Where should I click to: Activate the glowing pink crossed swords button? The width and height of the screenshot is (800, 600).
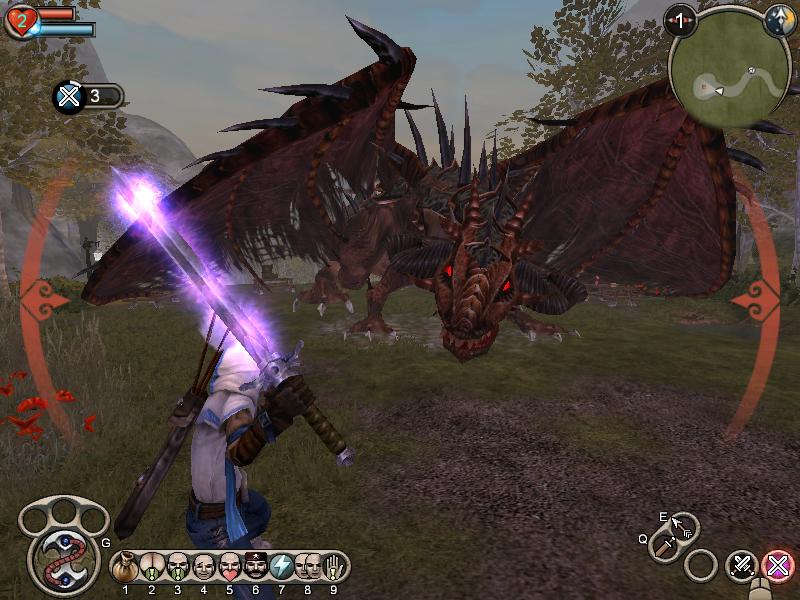click(x=776, y=567)
